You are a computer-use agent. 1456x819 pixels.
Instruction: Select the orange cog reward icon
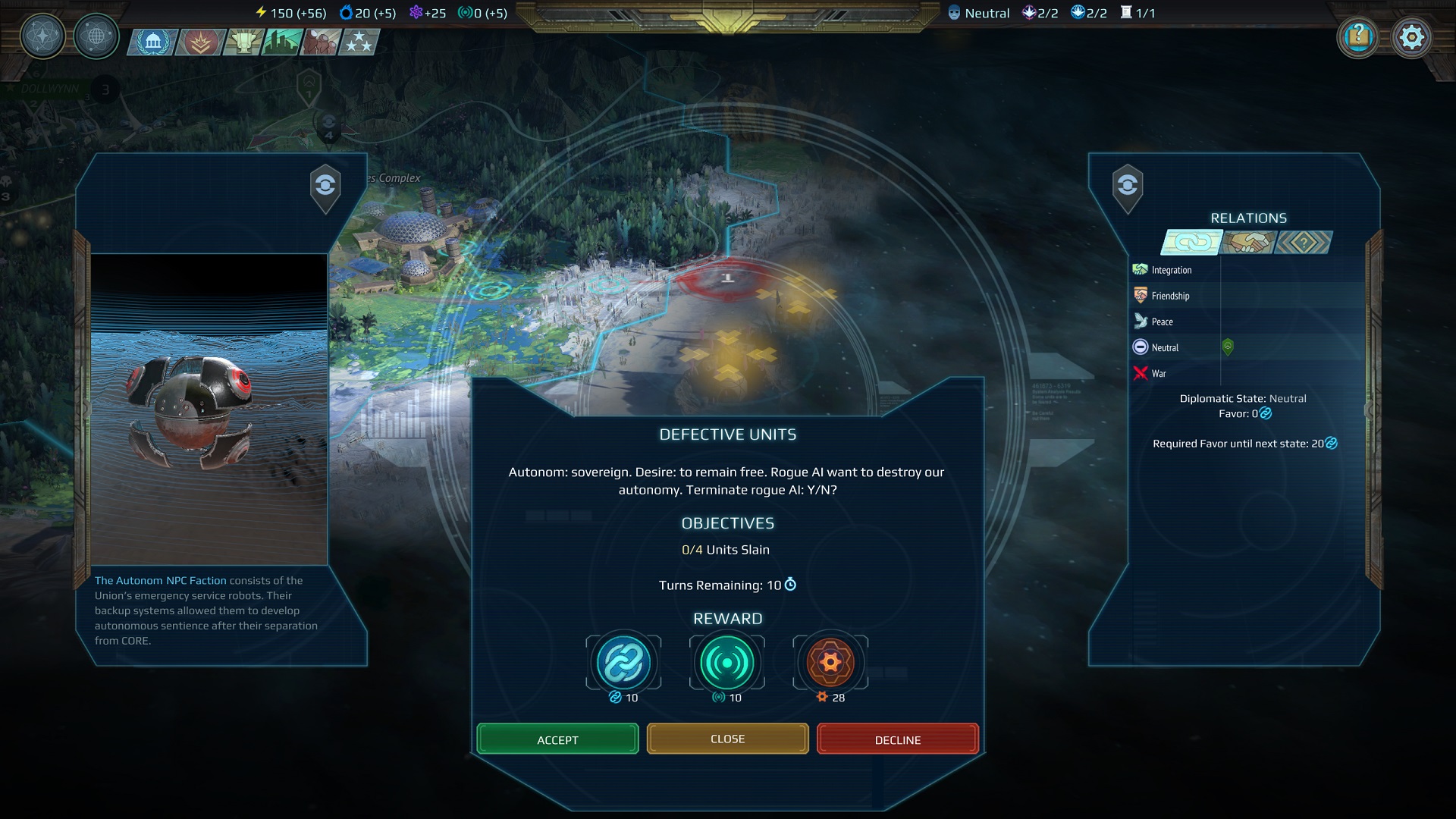coord(830,663)
